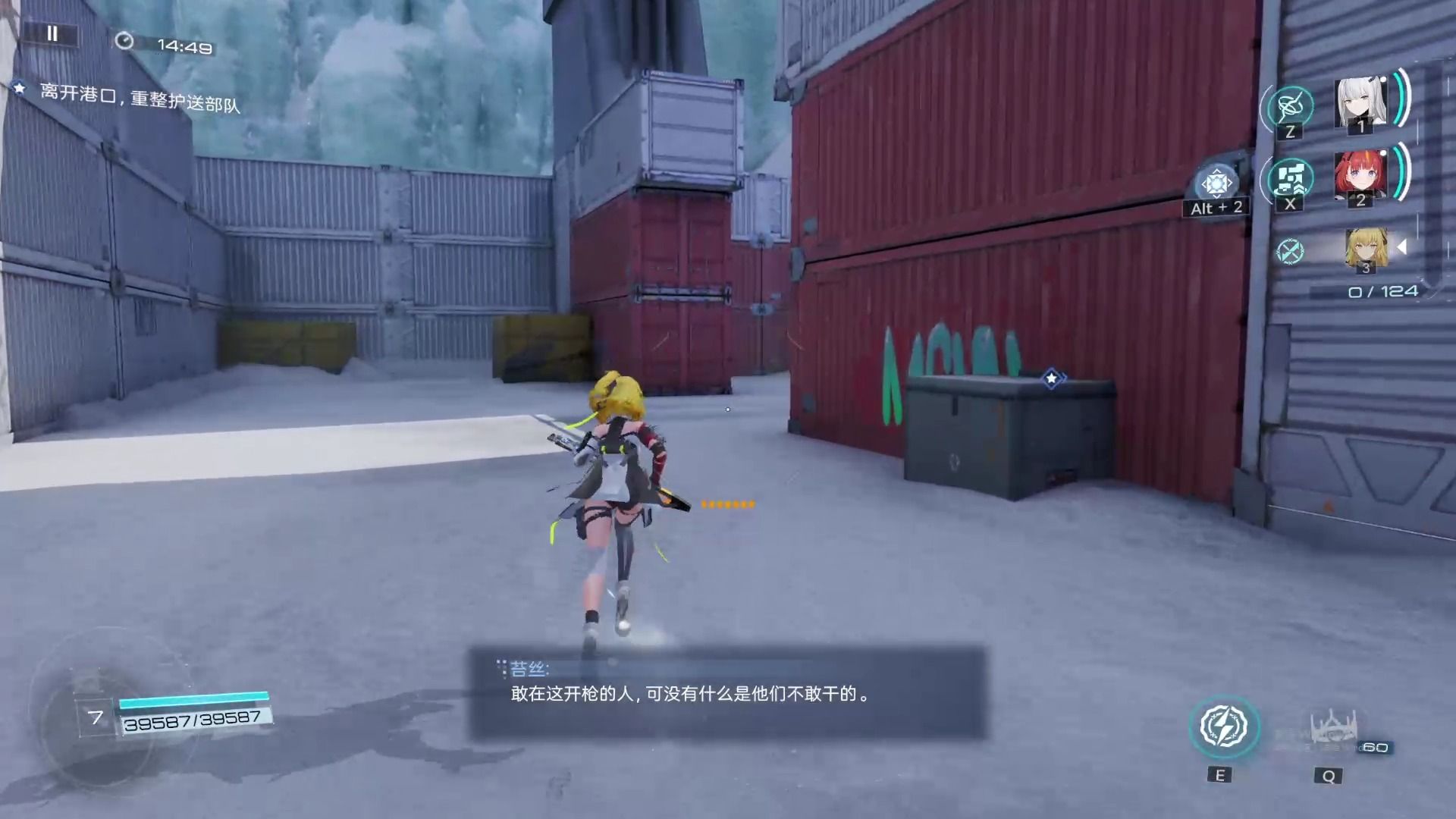The height and width of the screenshot is (819, 1456).
Task: Expand the 14:49 mission timer panel
Action: coord(182,45)
